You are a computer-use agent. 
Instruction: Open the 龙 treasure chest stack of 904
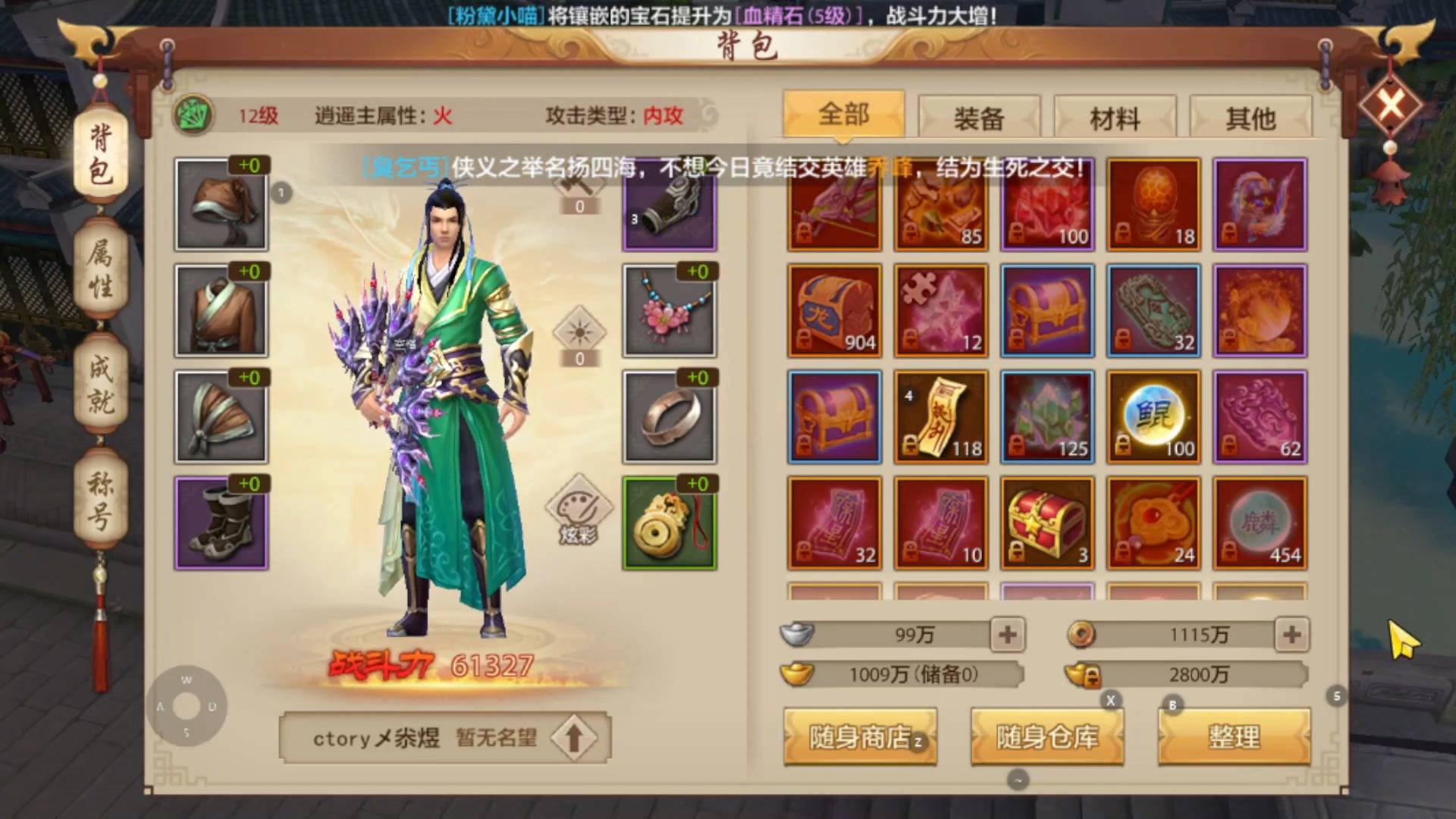click(833, 309)
